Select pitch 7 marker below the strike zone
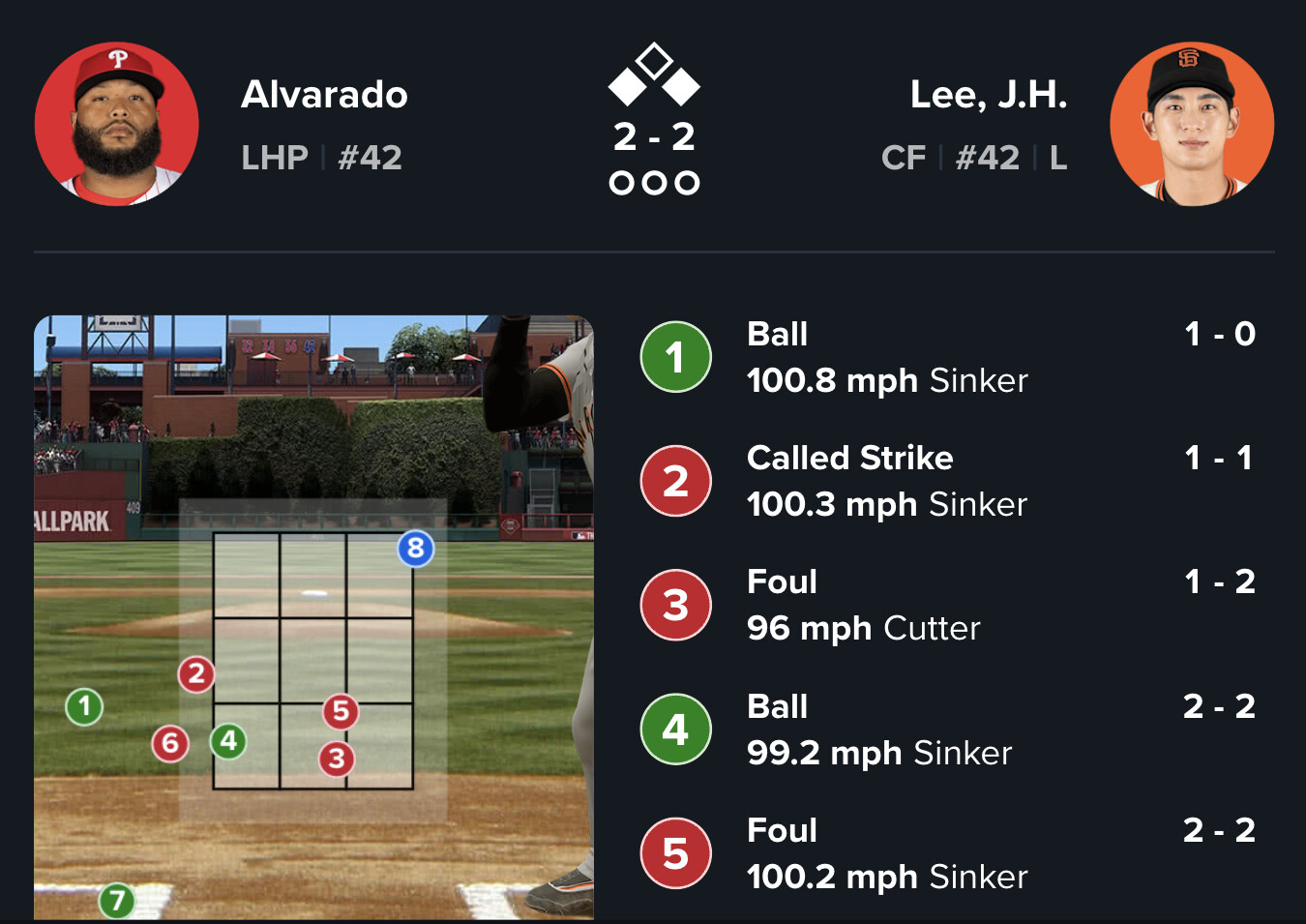 pos(117,902)
